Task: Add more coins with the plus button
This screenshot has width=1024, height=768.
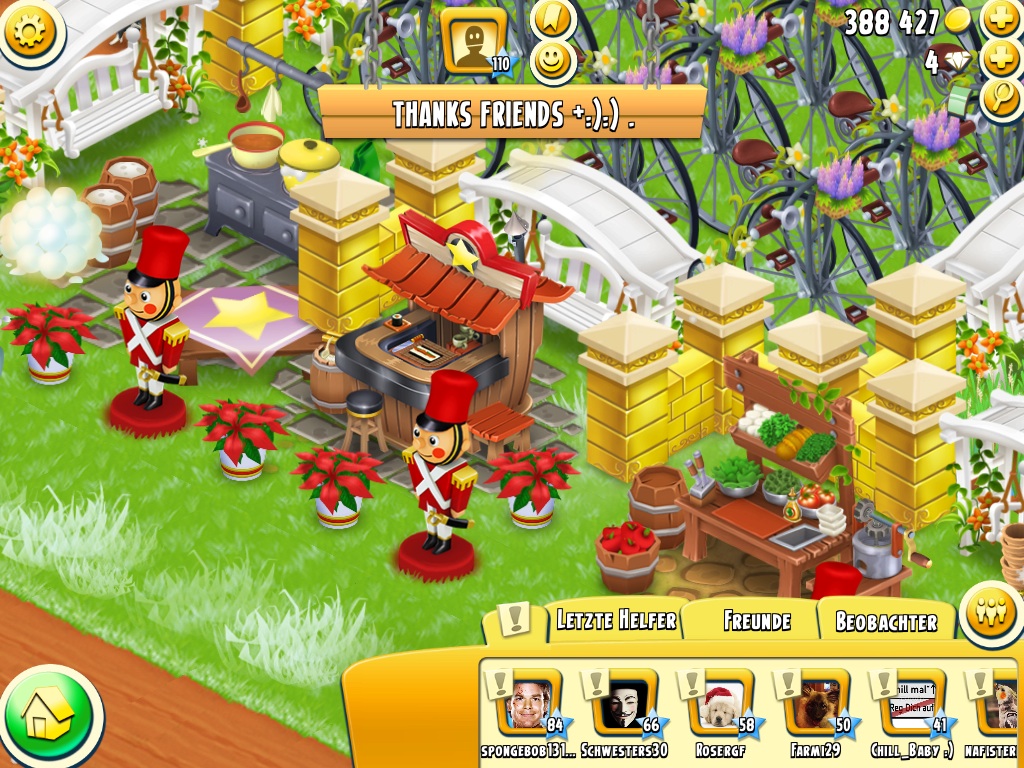Action: tap(1001, 19)
